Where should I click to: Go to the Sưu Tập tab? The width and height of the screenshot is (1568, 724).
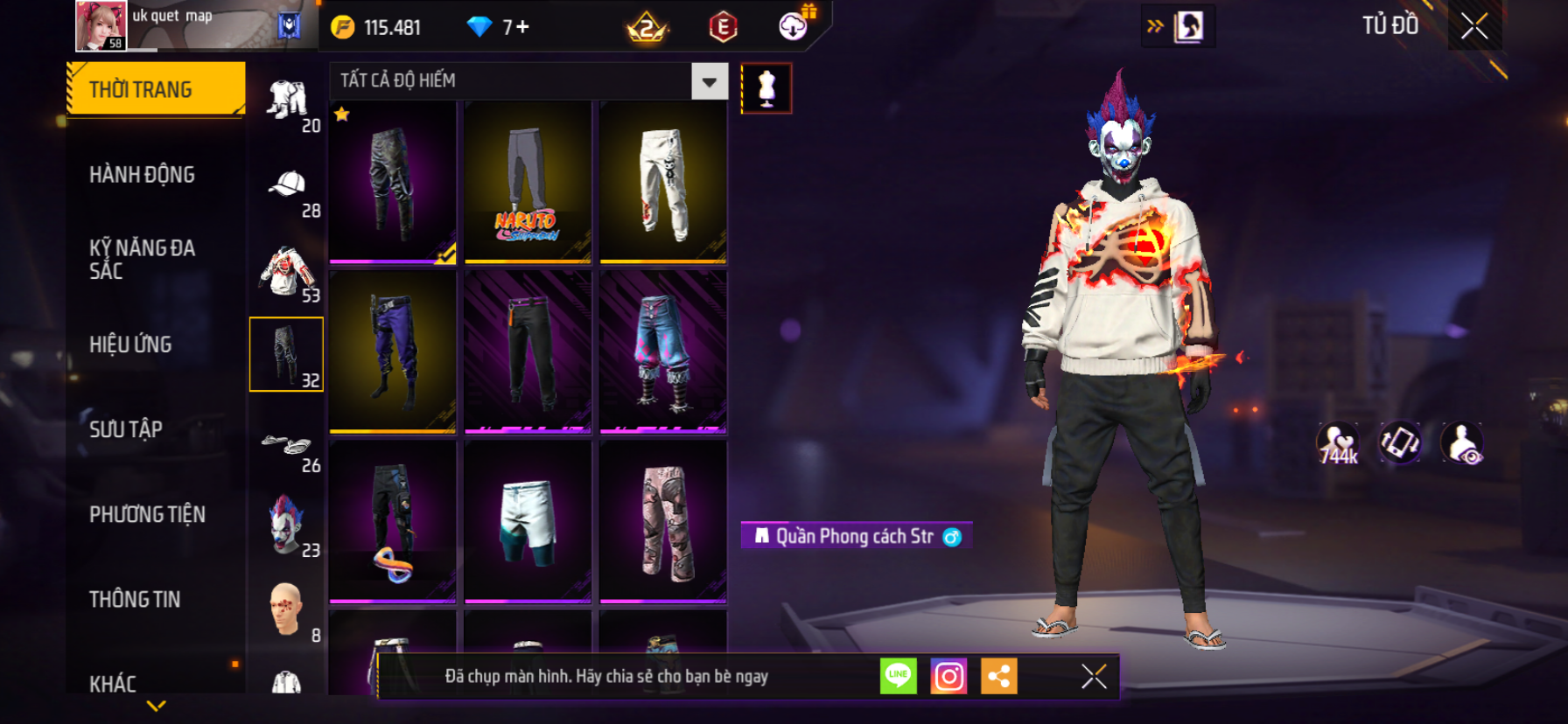click(x=126, y=429)
